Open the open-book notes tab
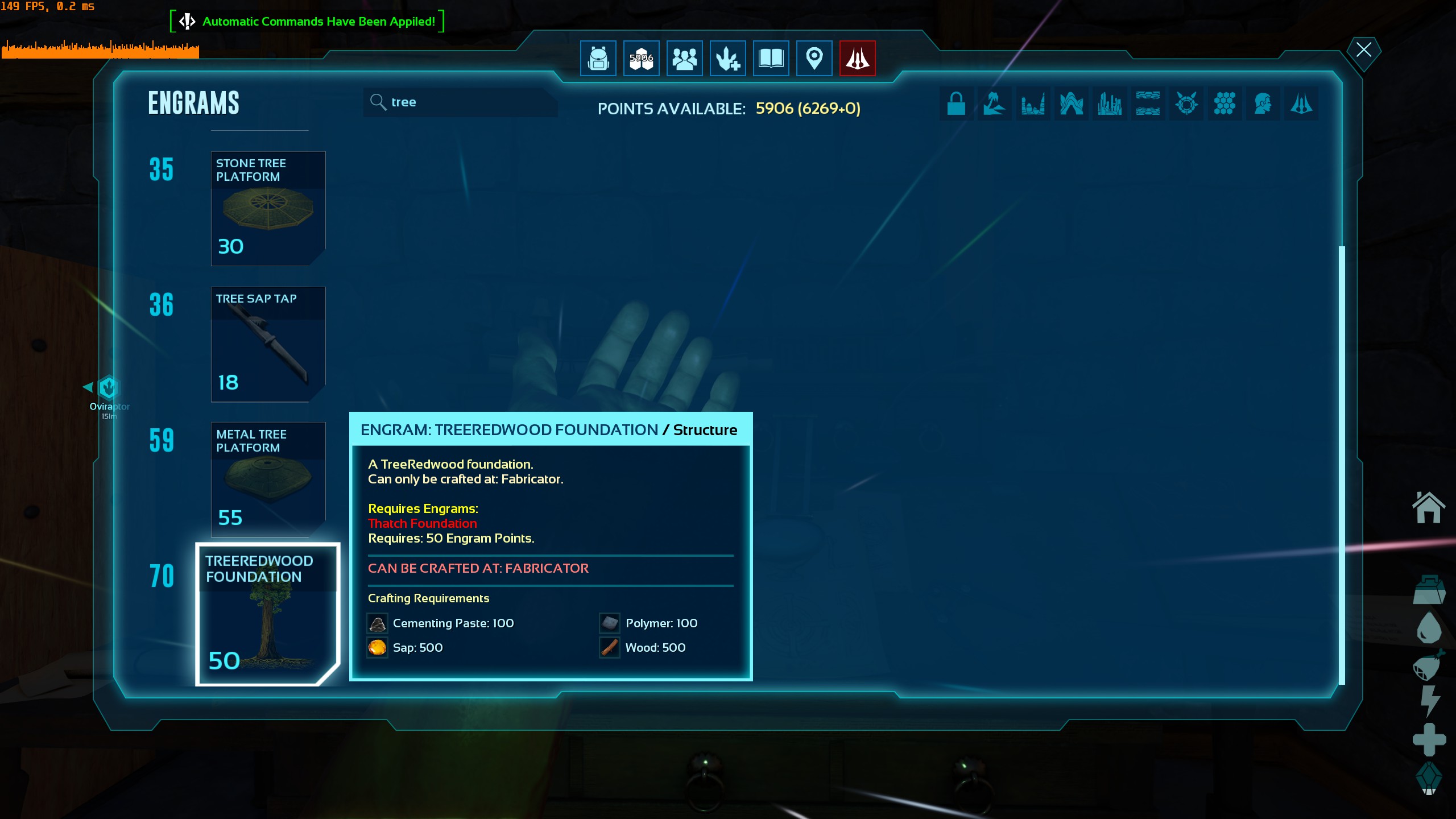 point(771,58)
